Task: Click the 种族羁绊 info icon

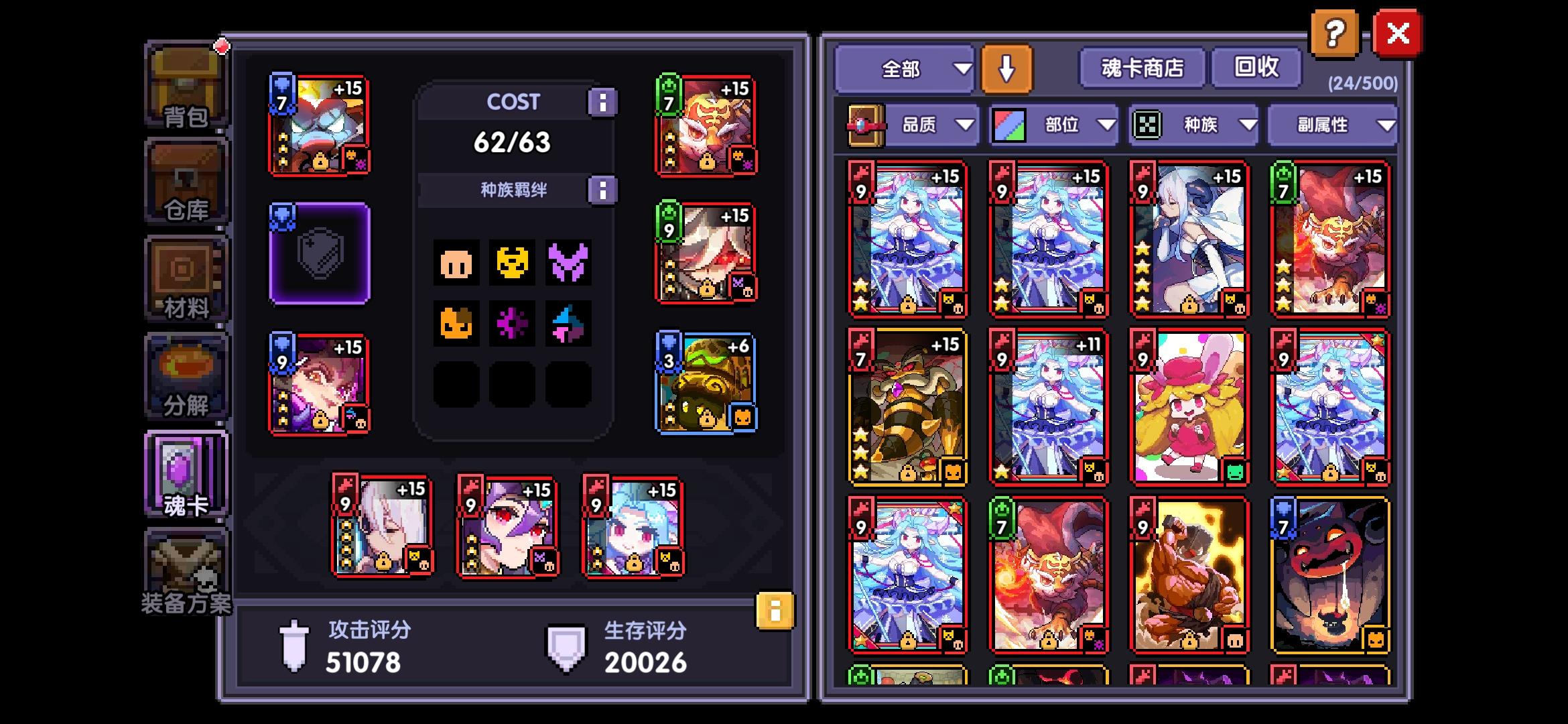Action: coord(602,190)
